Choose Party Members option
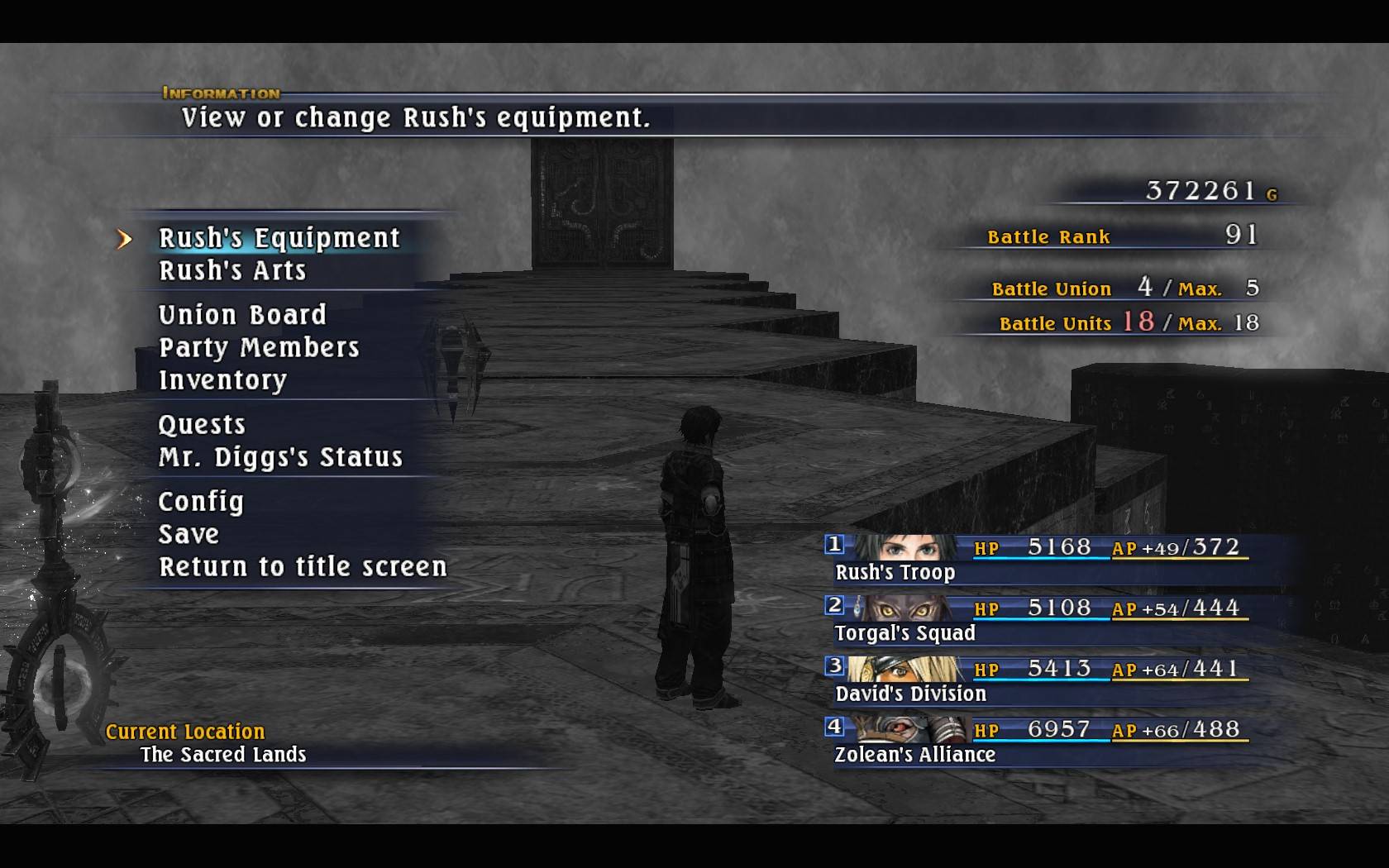Screen dimensions: 1389x868 259,348
